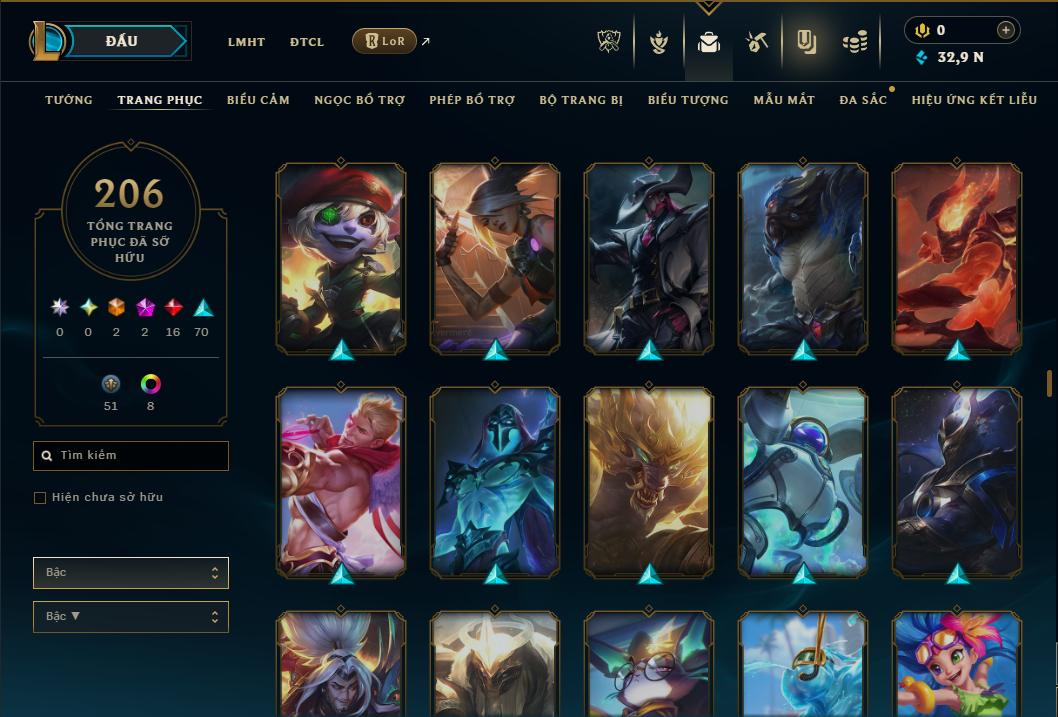Open the NGỌC BỔ TRỢ tab

[359, 100]
